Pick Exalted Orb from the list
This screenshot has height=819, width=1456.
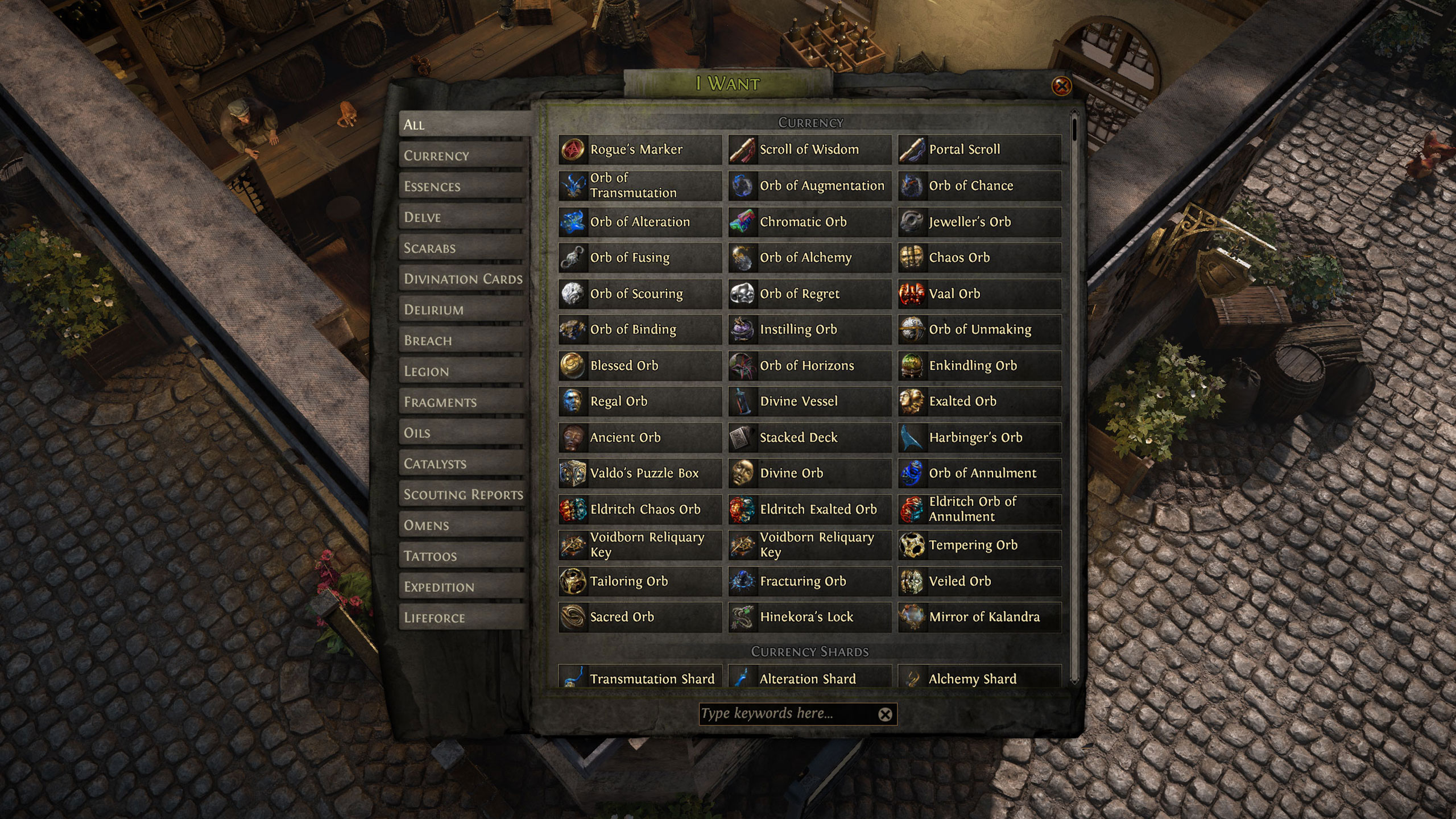click(979, 402)
